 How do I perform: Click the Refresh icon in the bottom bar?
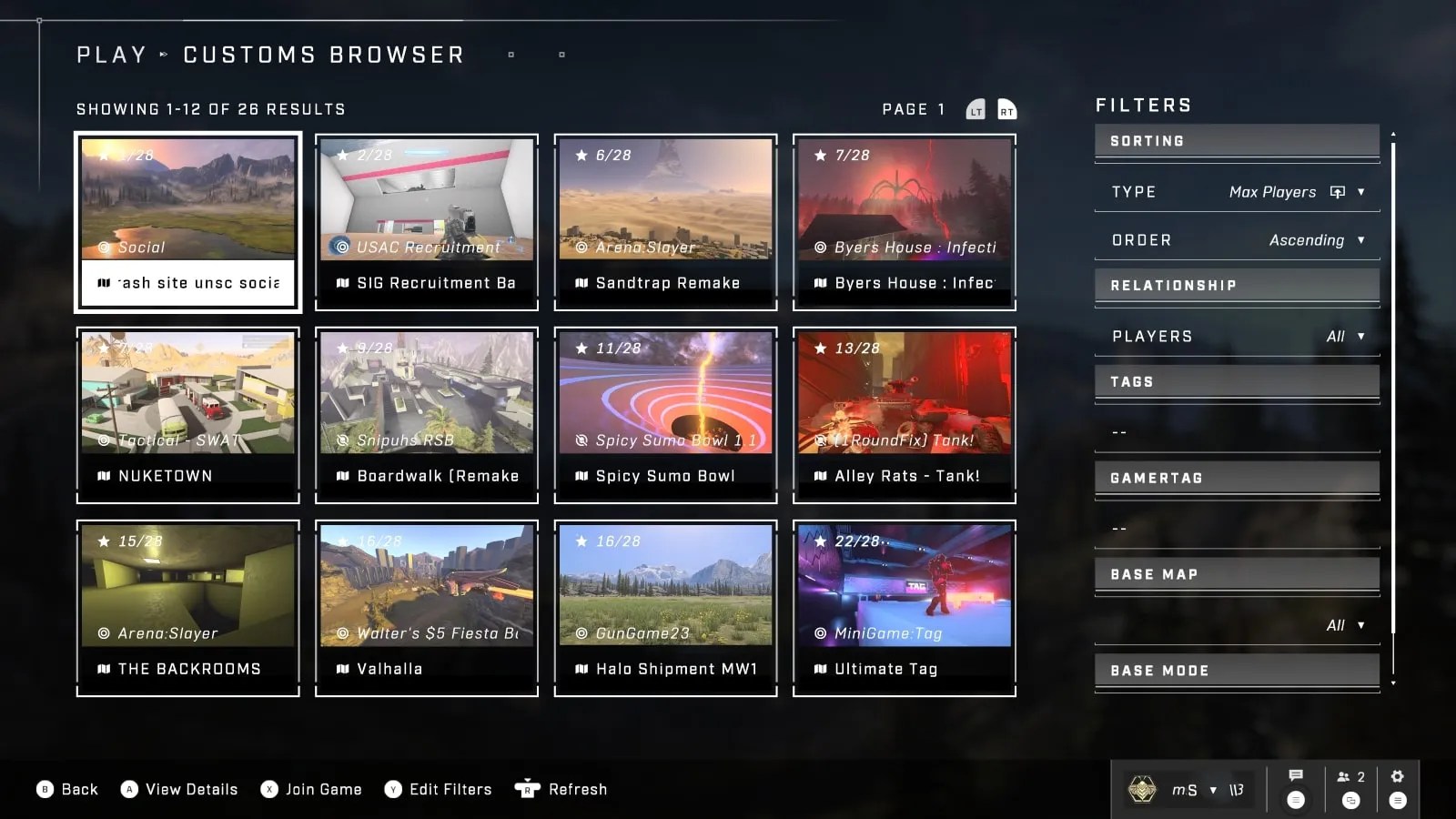pos(526,789)
